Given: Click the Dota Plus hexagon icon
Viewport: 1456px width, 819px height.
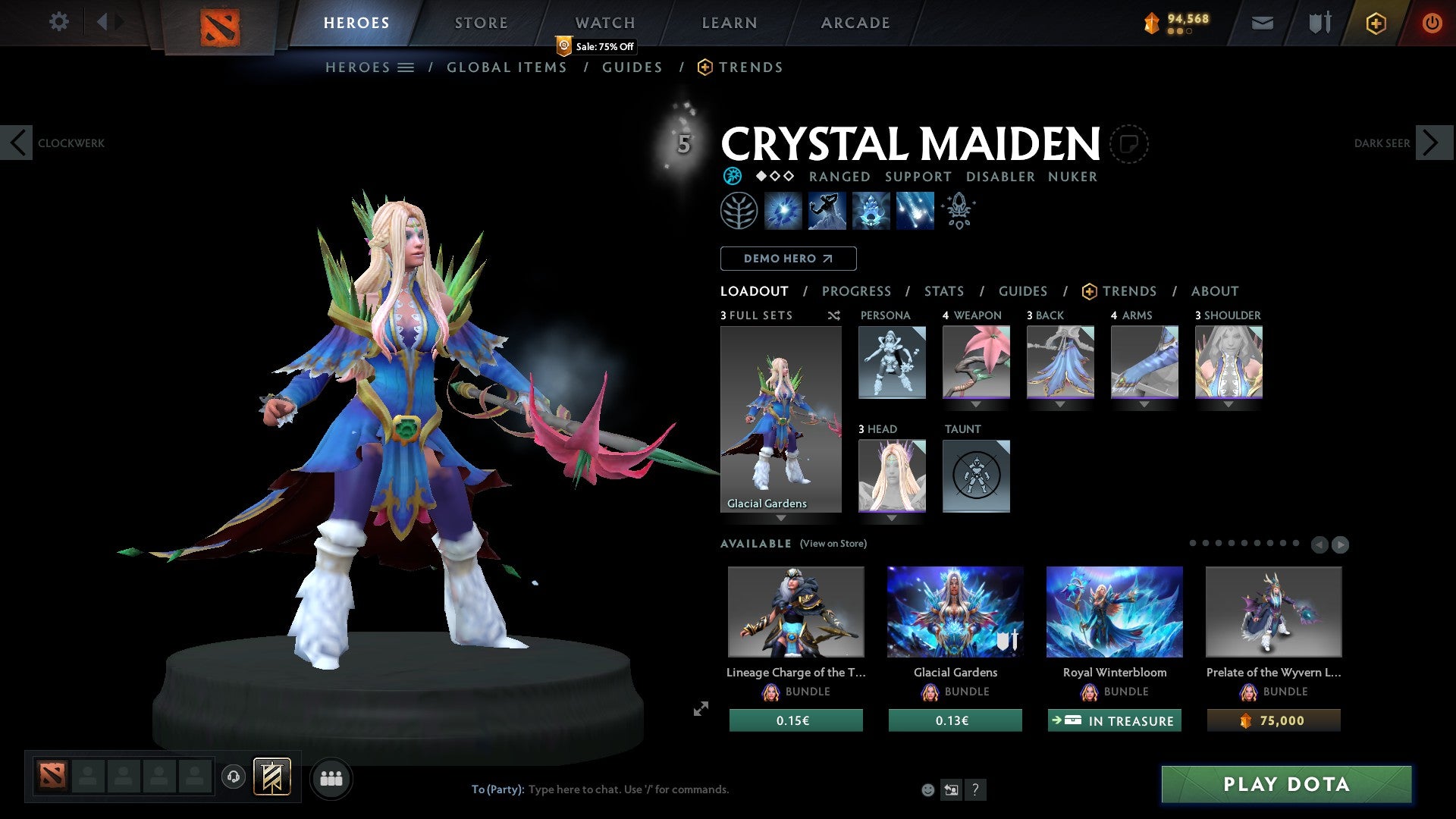Looking at the screenshot, I should click(x=1375, y=23).
